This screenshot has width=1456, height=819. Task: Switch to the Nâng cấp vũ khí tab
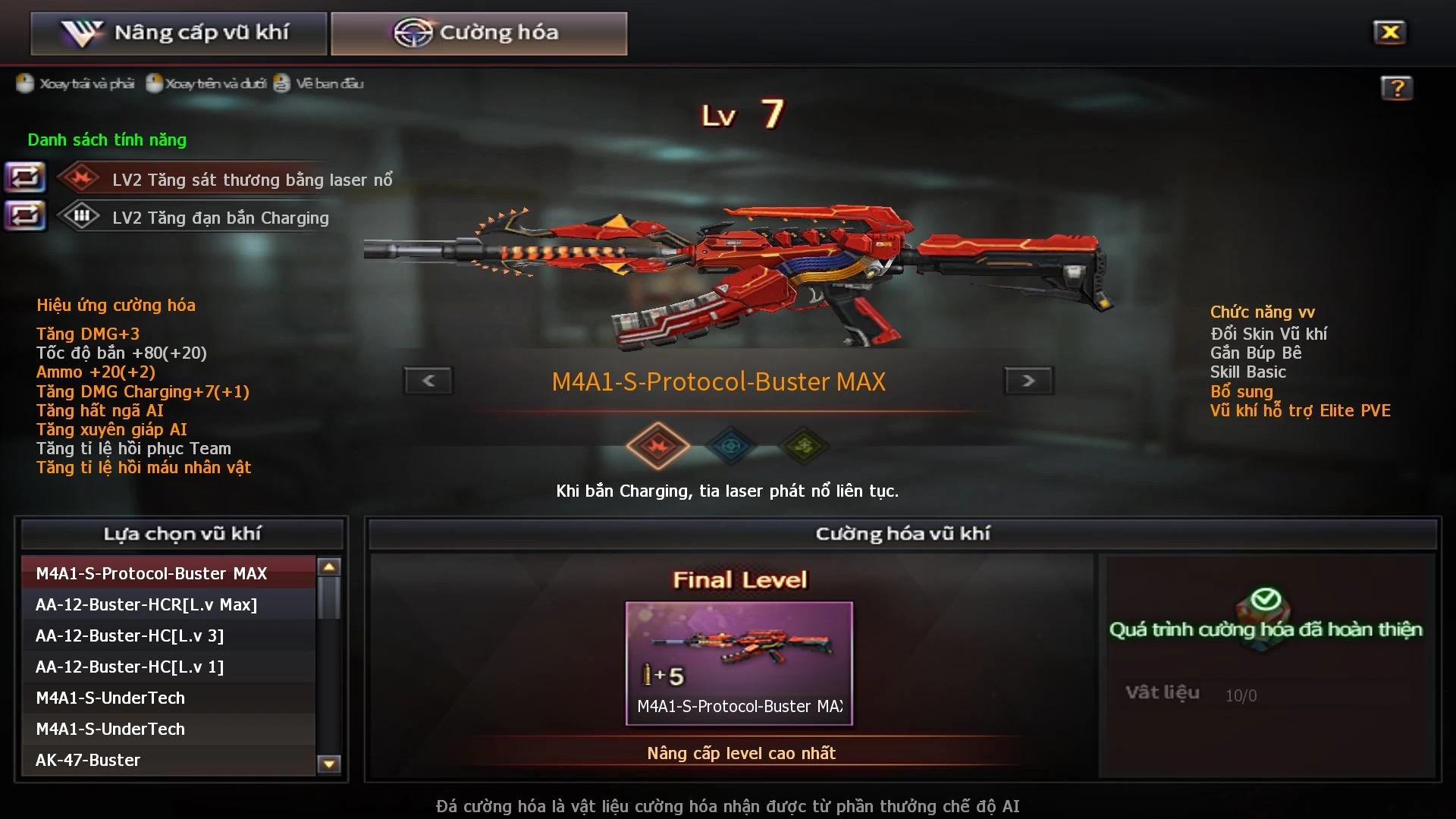click(x=179, y=33)
